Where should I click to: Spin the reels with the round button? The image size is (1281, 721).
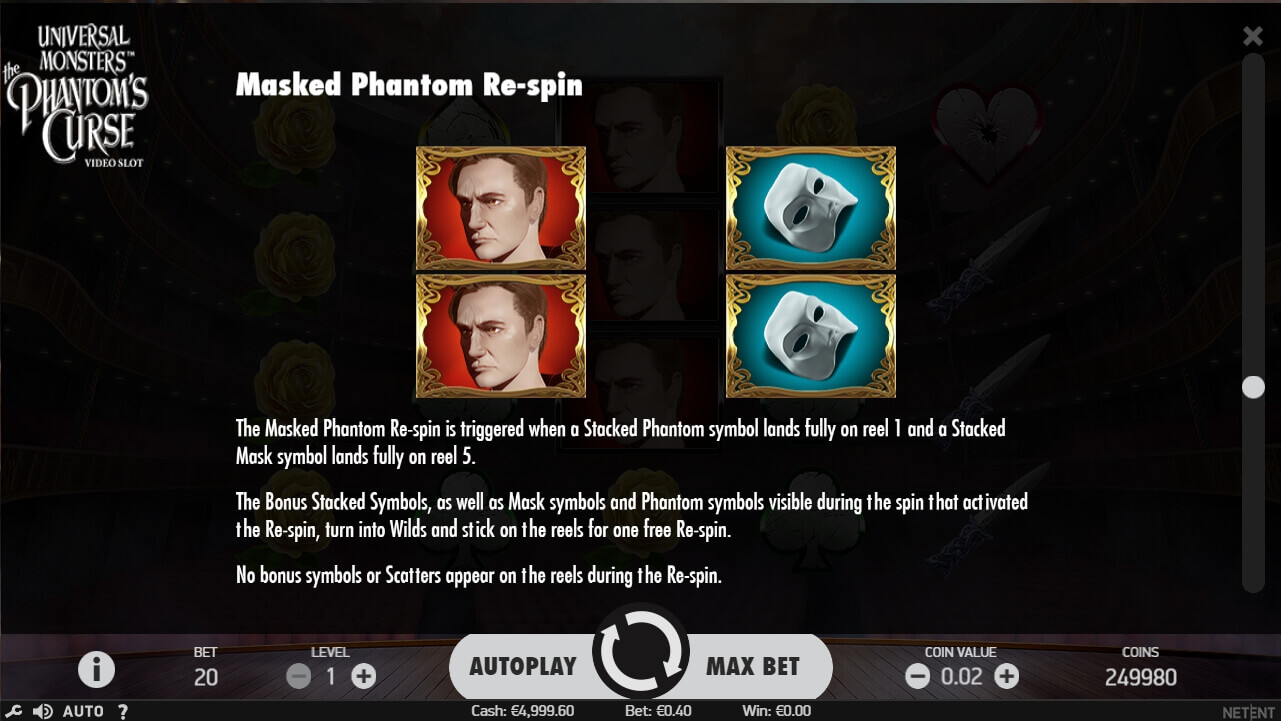point(640,652)
